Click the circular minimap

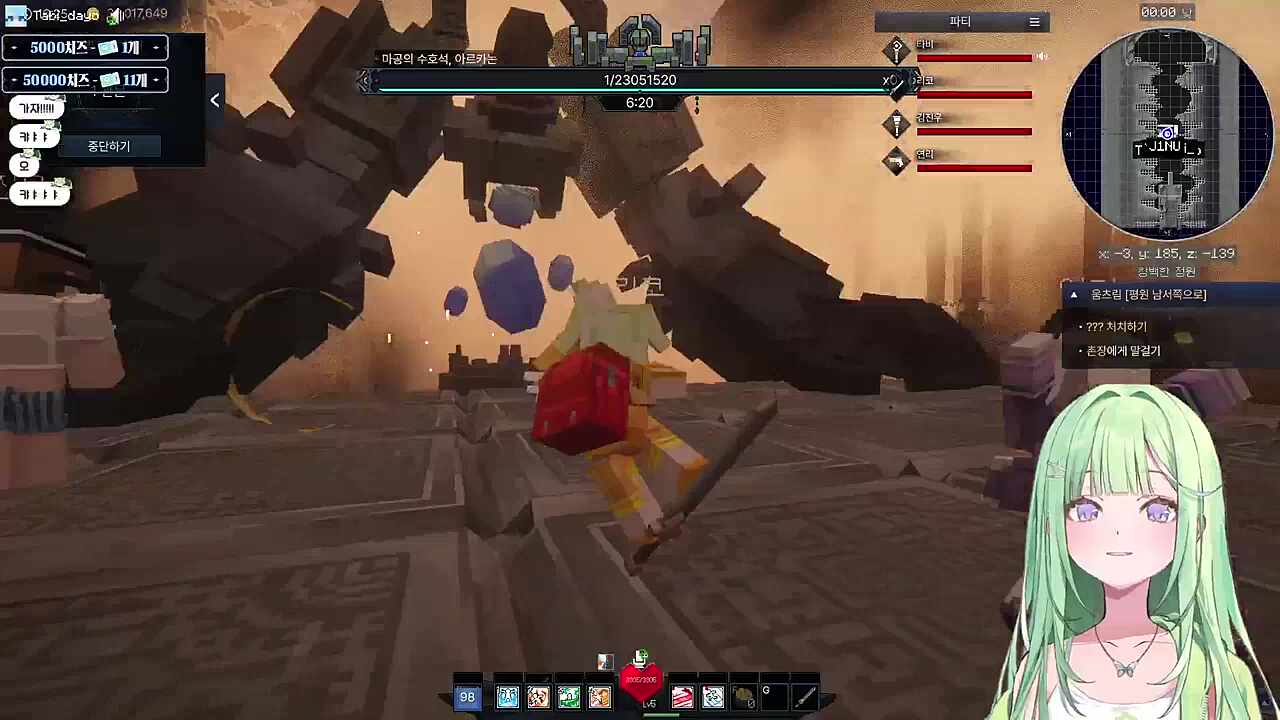[1166, 134]
